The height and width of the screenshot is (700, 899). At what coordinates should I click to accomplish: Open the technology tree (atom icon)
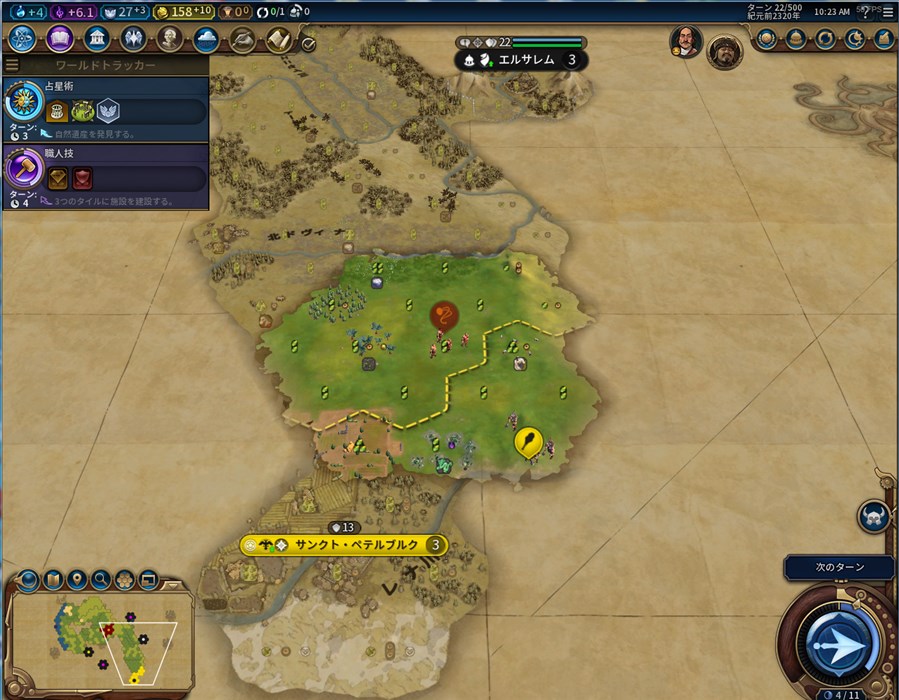pos(23,39)
